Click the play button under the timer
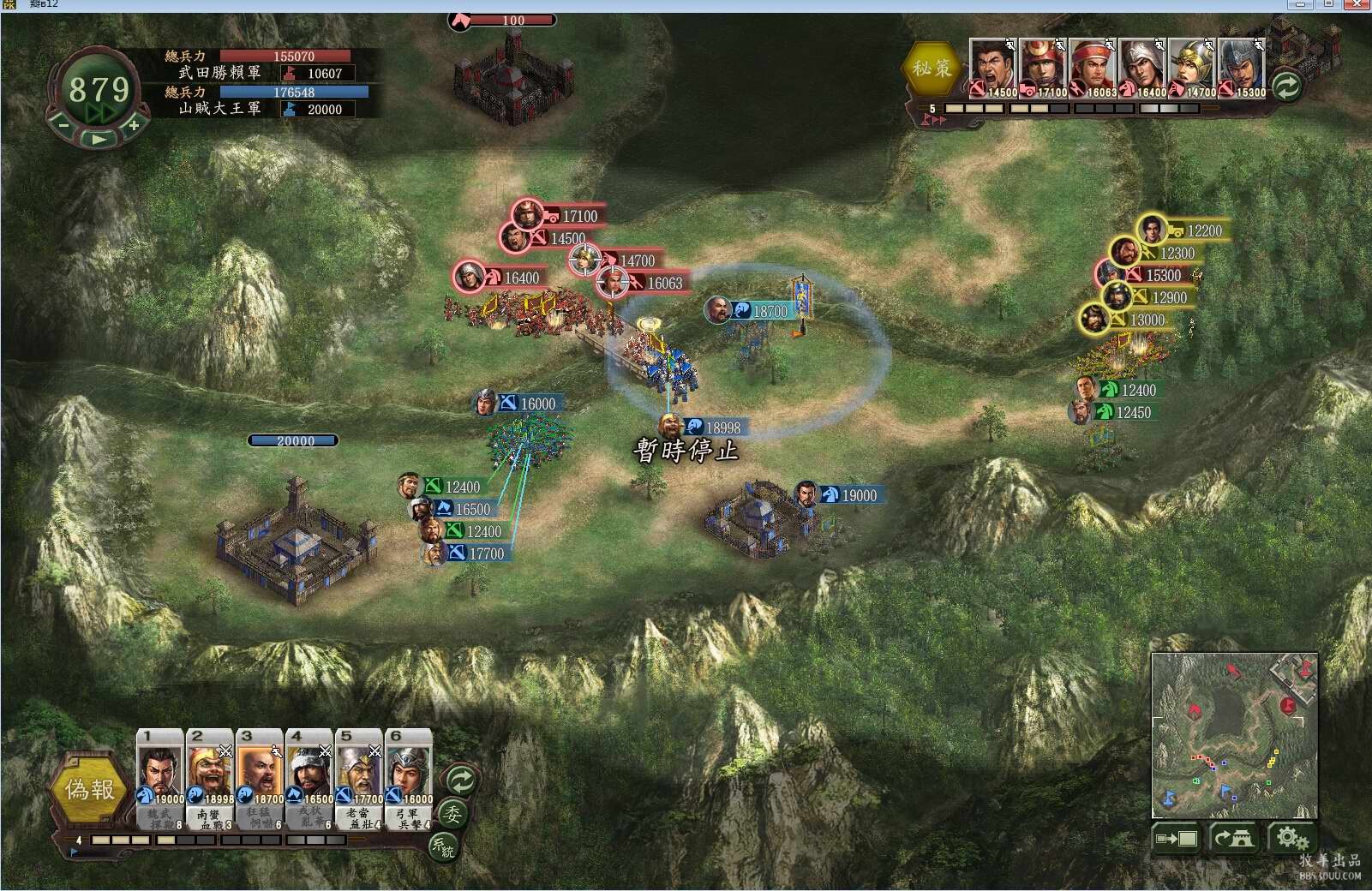Viewport: 1372px width, 891px height. tap(99, 139)
